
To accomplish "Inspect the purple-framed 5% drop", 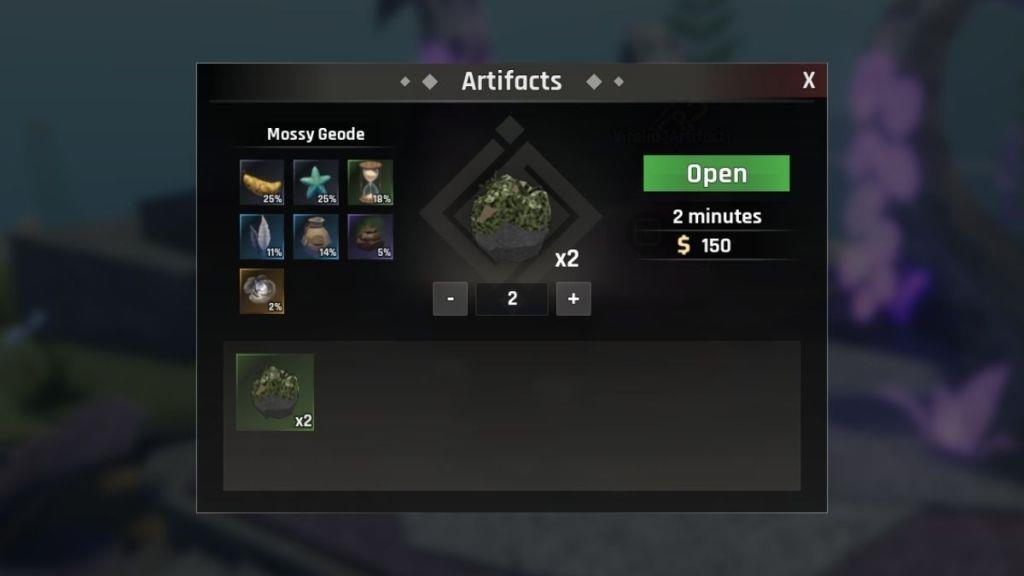I will 370,237.
